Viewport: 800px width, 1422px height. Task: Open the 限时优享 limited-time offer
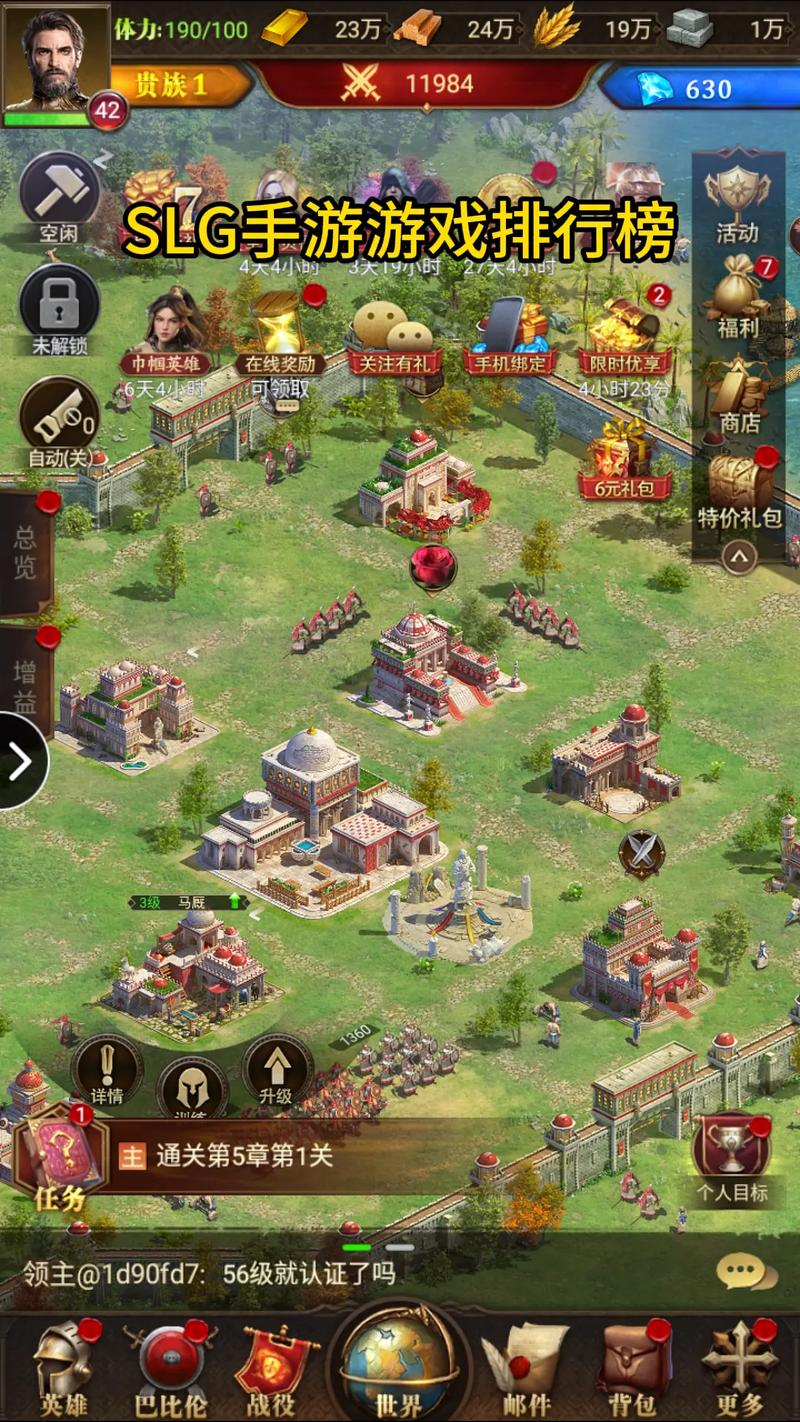(x=625, y=335)
